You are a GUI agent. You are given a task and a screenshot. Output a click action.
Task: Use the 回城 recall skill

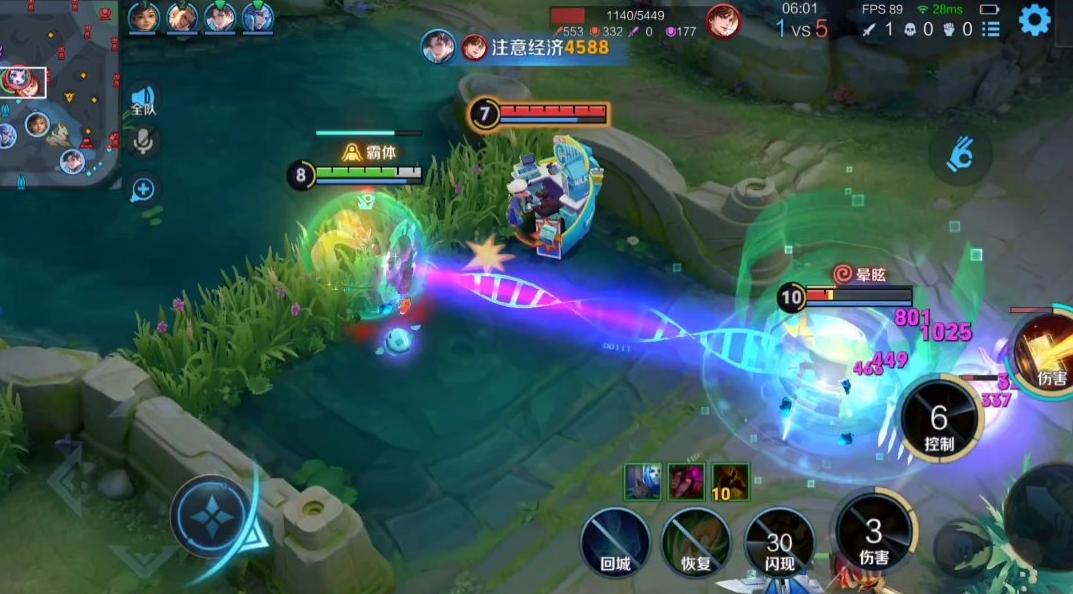(x=615, y=541)
